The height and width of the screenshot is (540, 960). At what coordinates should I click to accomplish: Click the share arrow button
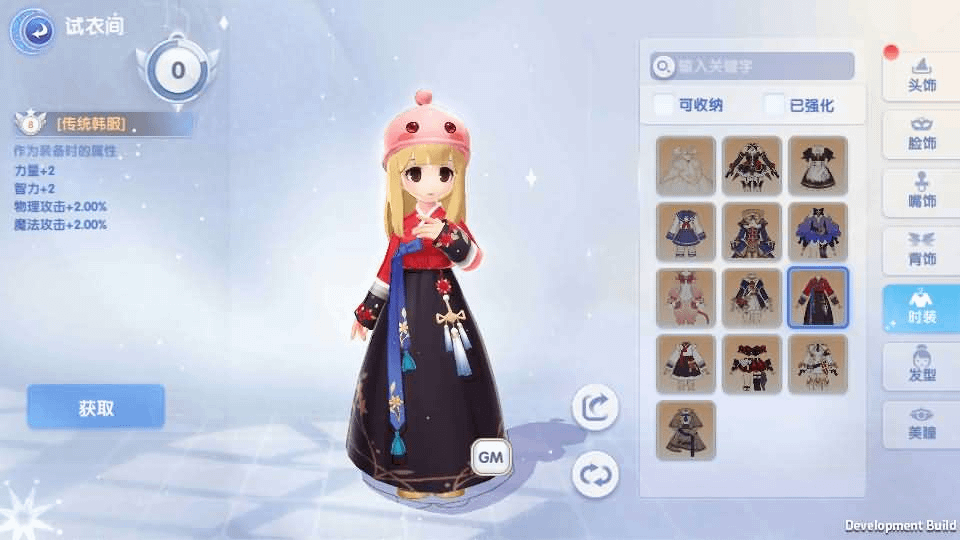[595, 407]
